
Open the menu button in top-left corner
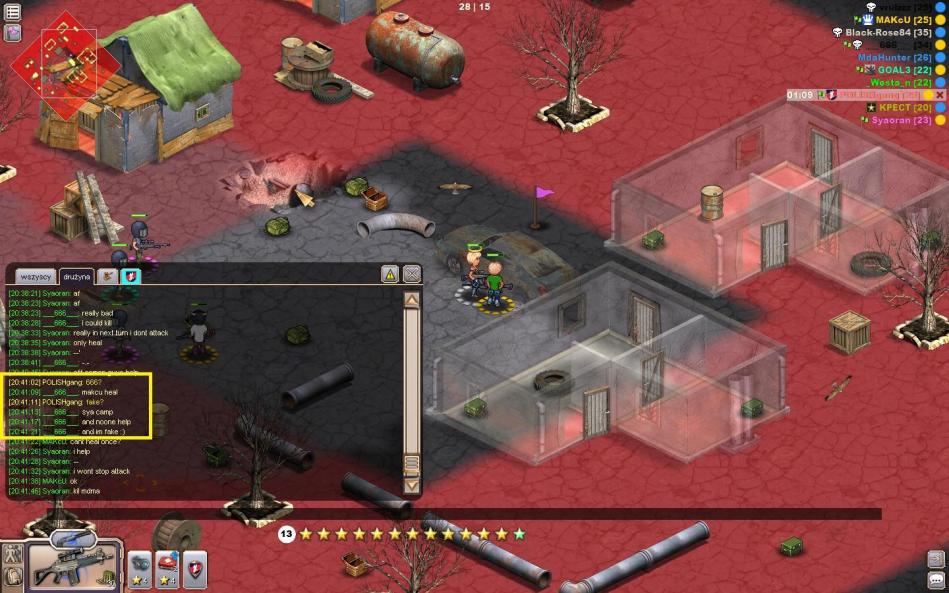(13, 11)
